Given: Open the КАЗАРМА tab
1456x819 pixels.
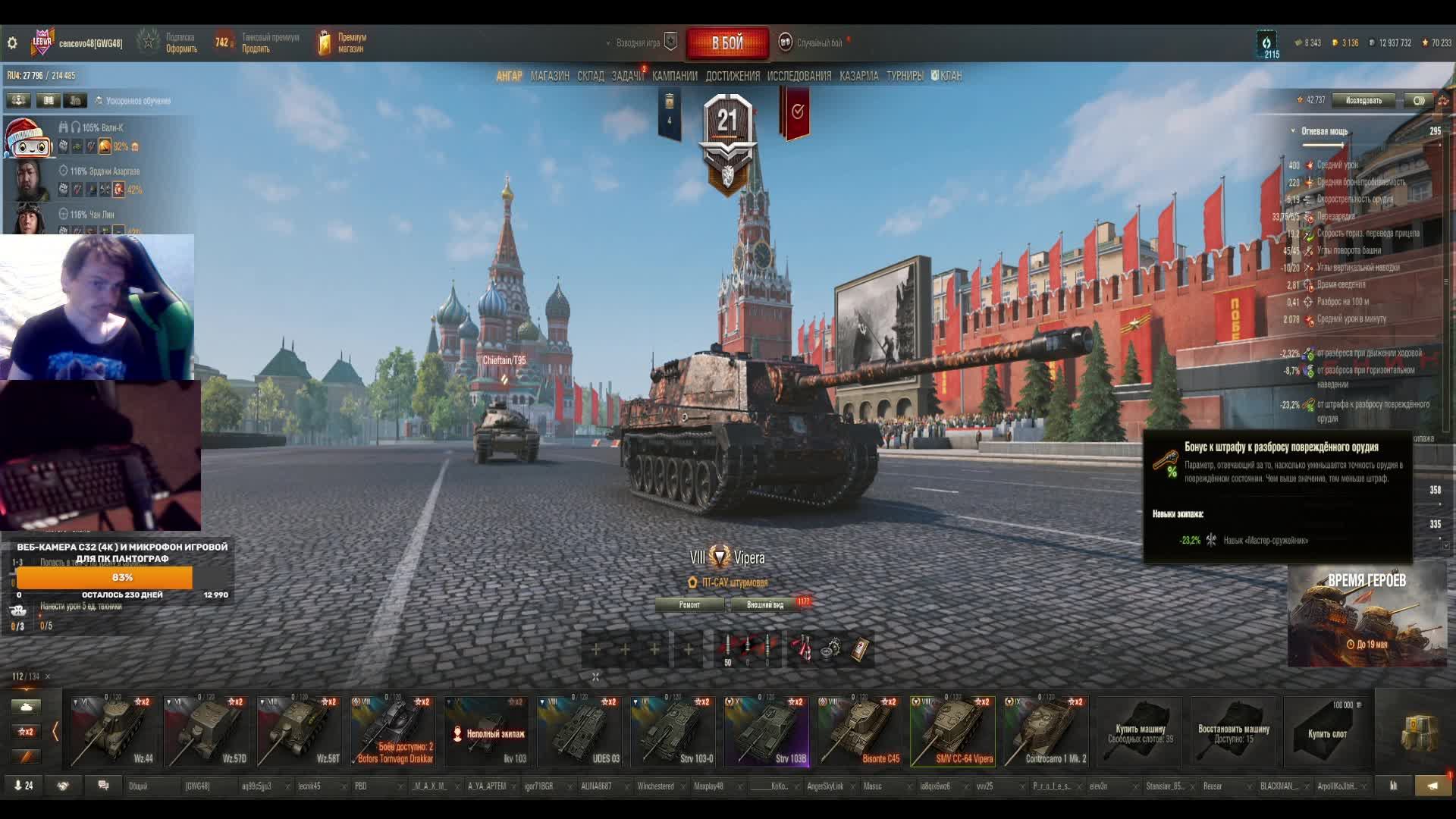Looking at the screenshot, I should [x=858, y=76].
